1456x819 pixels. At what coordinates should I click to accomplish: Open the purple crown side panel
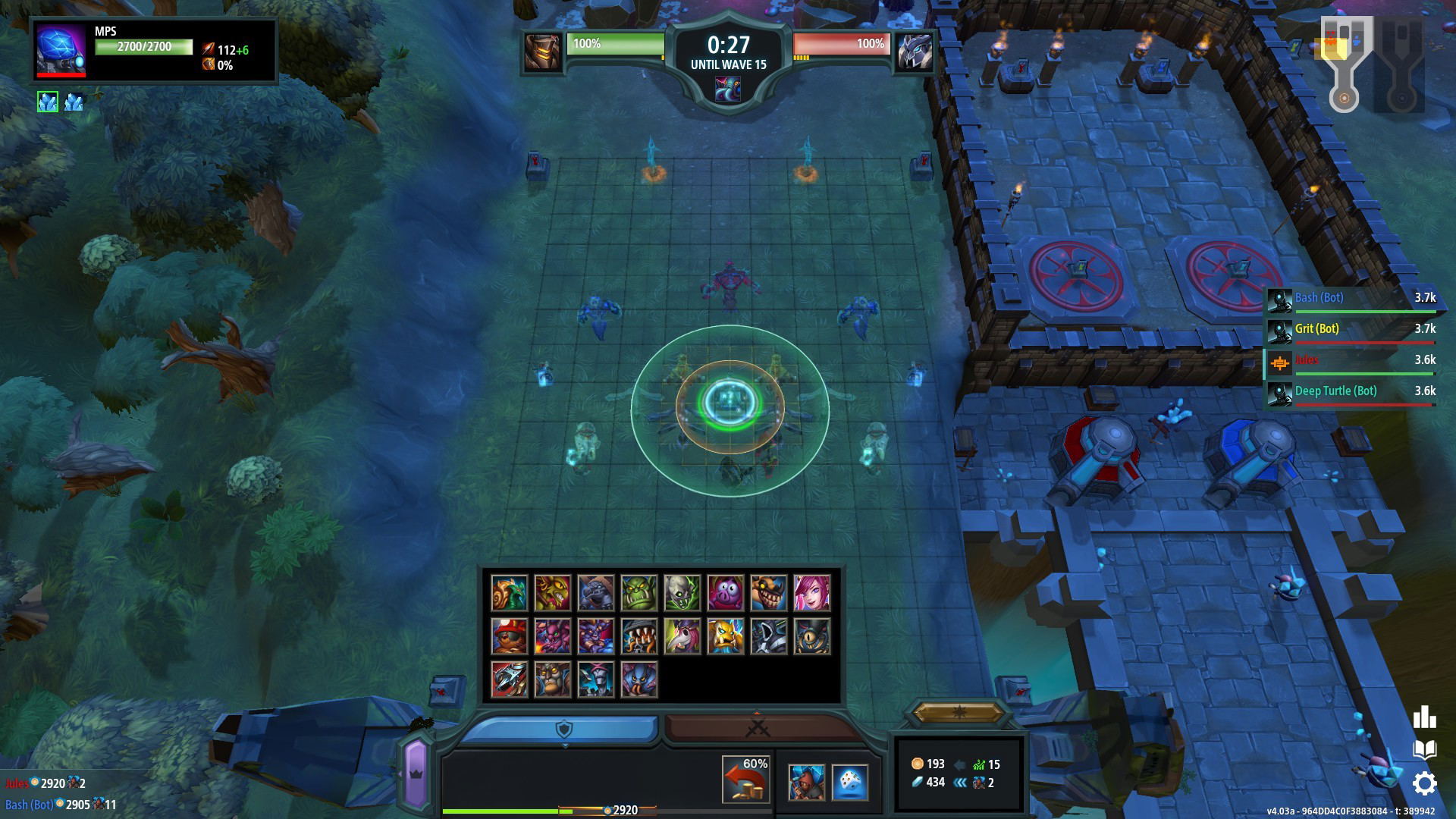(416, 773)
